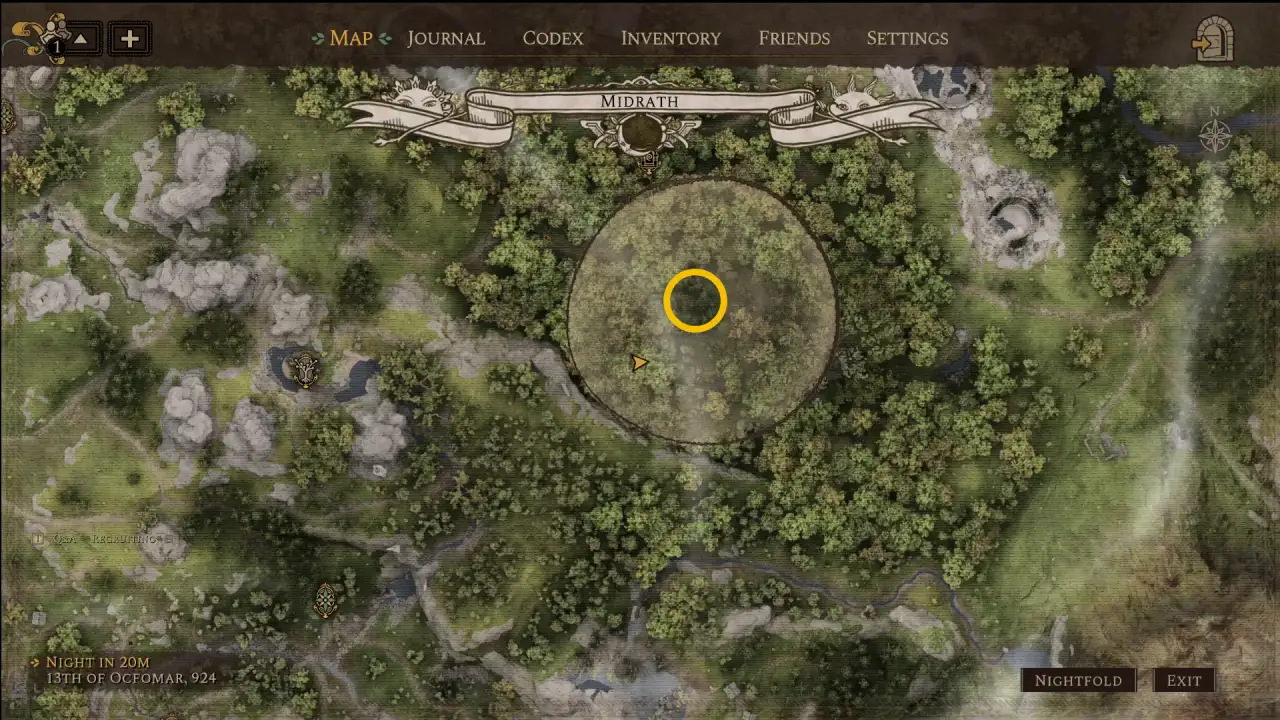The width and height of the screenshot is (1280, 720).
Task: Select the oval green emblem map marker
Action: pyautogui.click(x=326, y=600)
